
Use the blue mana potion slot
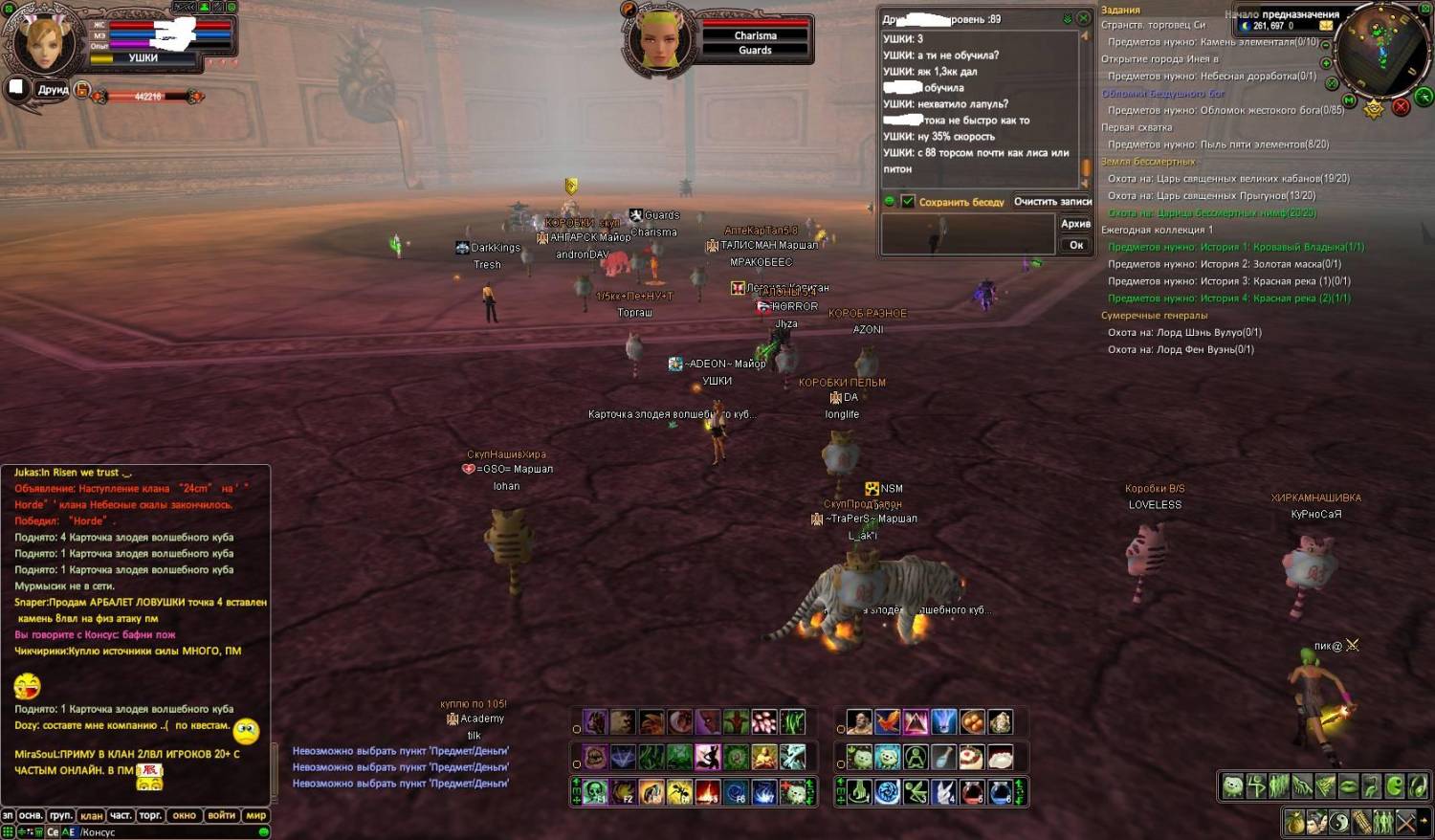coord(1000,792)
